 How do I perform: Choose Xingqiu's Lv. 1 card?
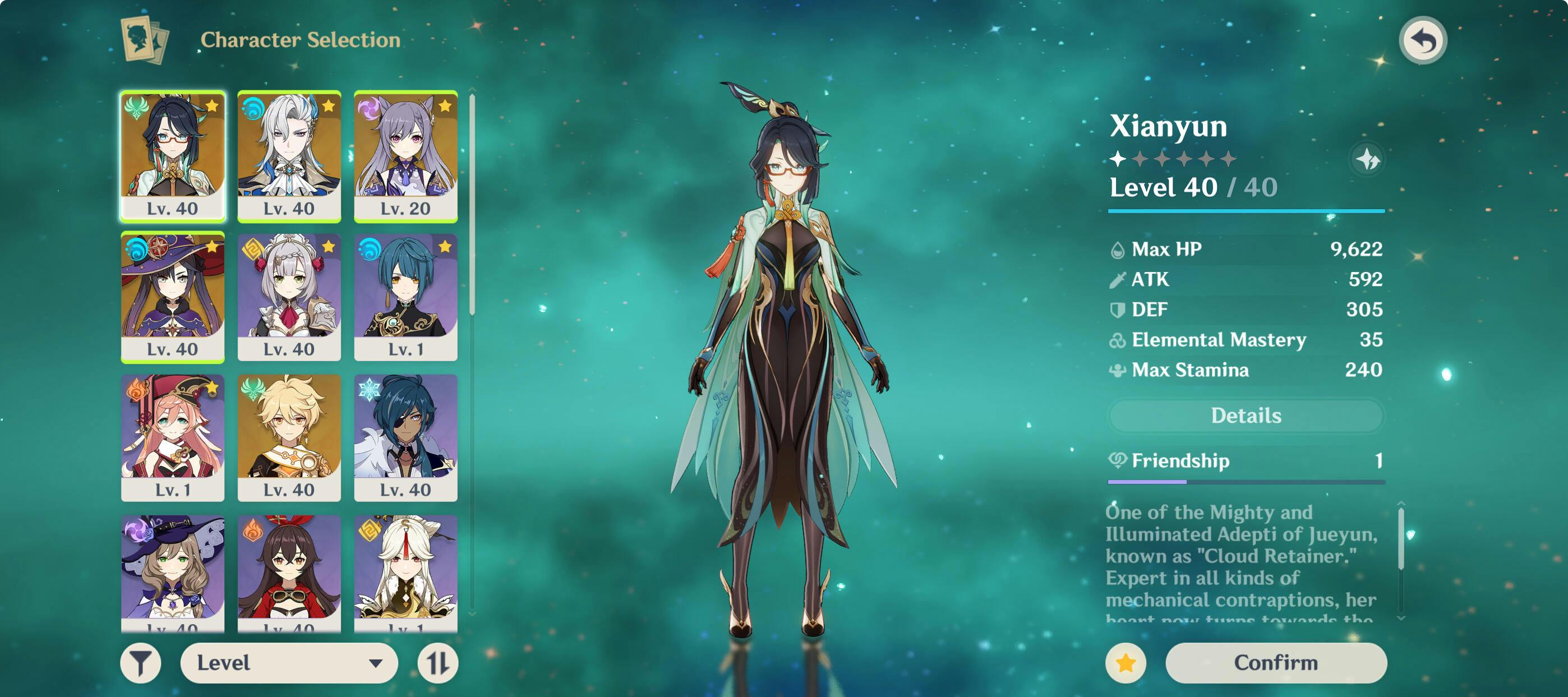(405, 297)
